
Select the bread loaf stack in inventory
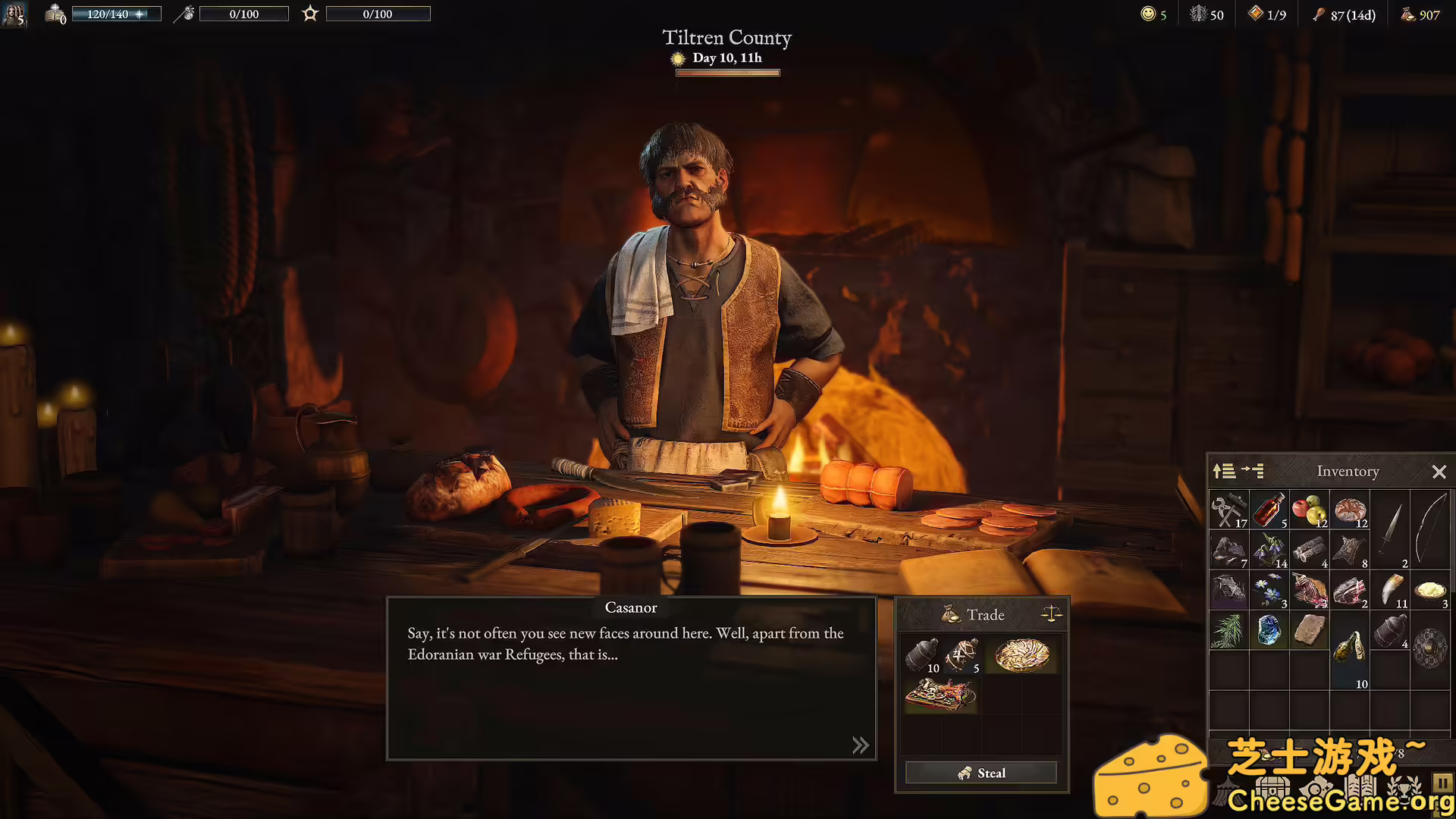(x=1349, y=509)
